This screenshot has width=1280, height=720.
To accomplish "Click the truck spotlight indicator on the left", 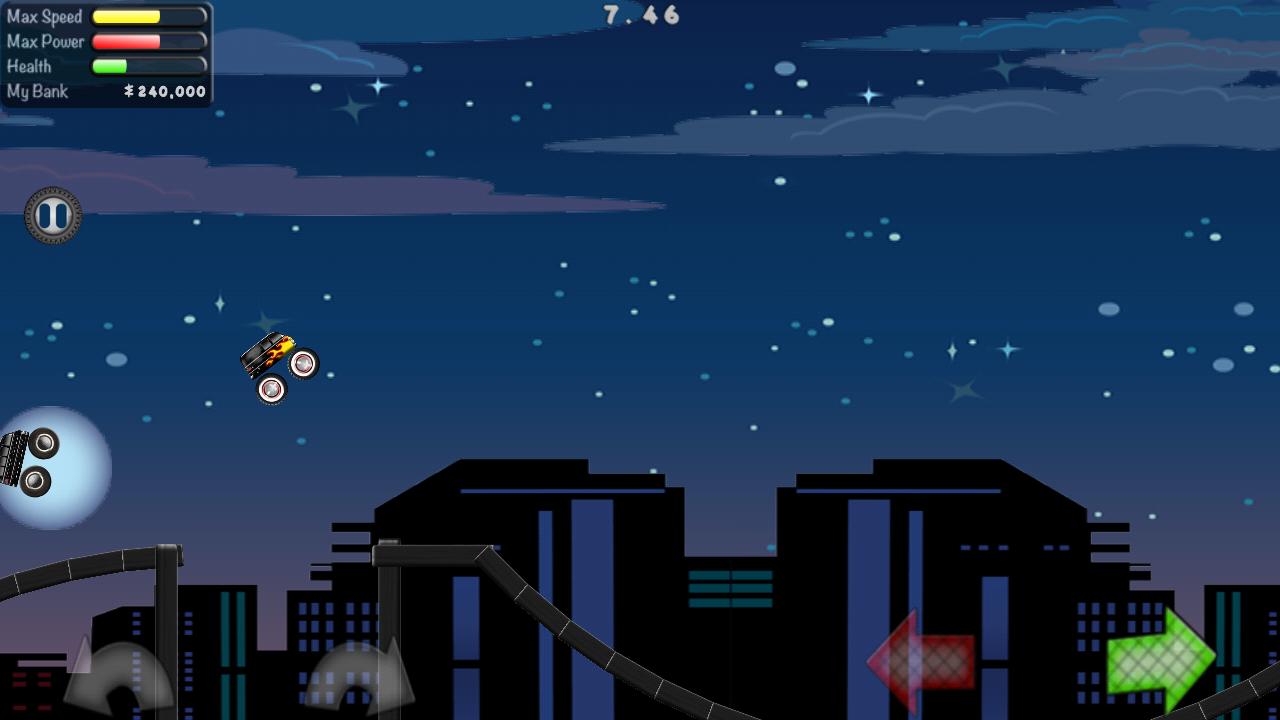I will tap(30, 462).
